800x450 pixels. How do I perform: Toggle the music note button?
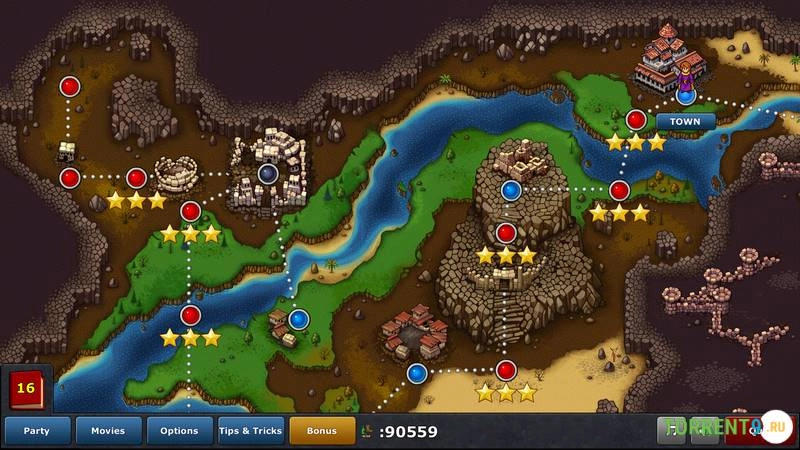[671, 431]
